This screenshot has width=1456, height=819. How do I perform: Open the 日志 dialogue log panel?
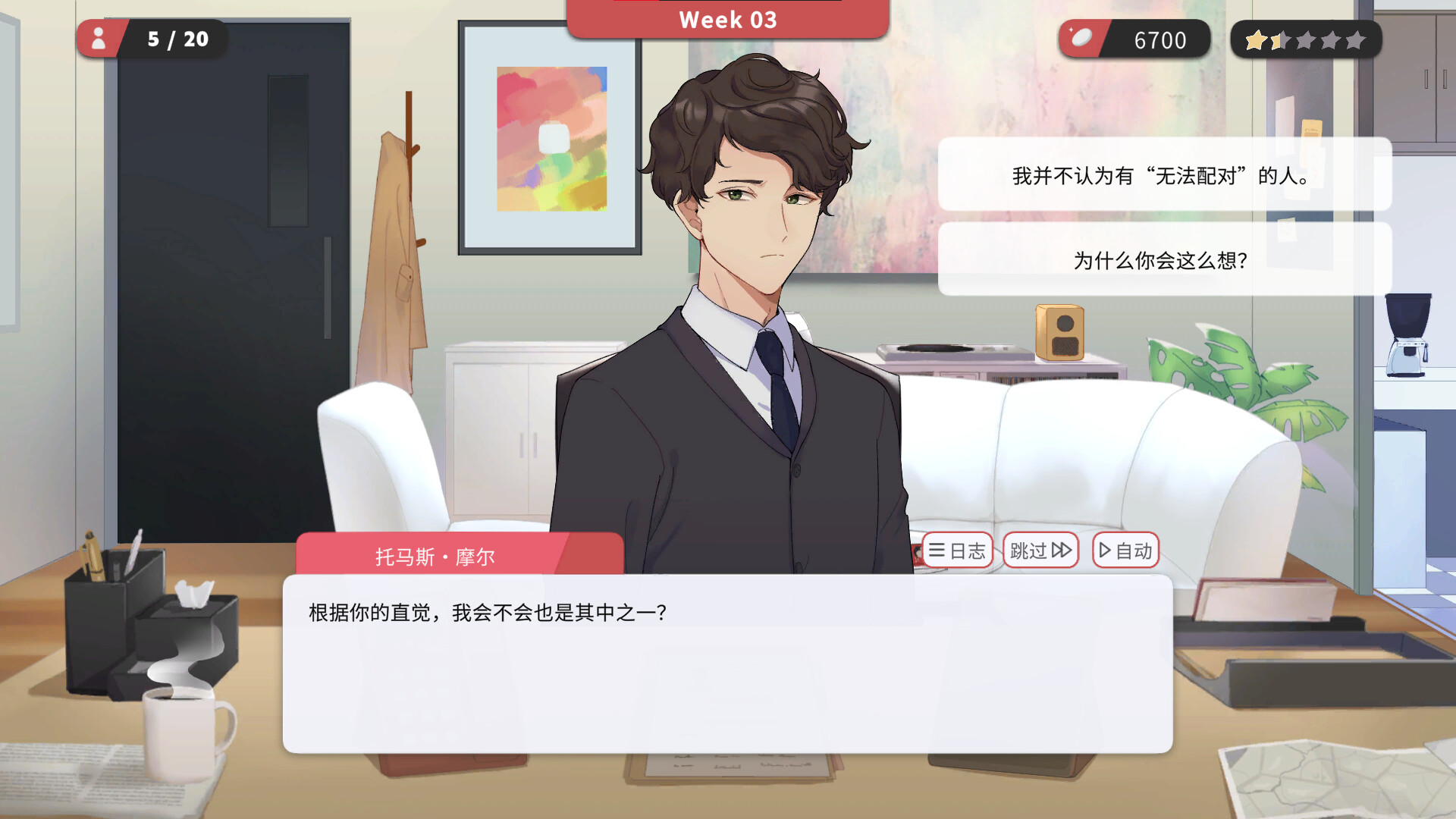957,551
